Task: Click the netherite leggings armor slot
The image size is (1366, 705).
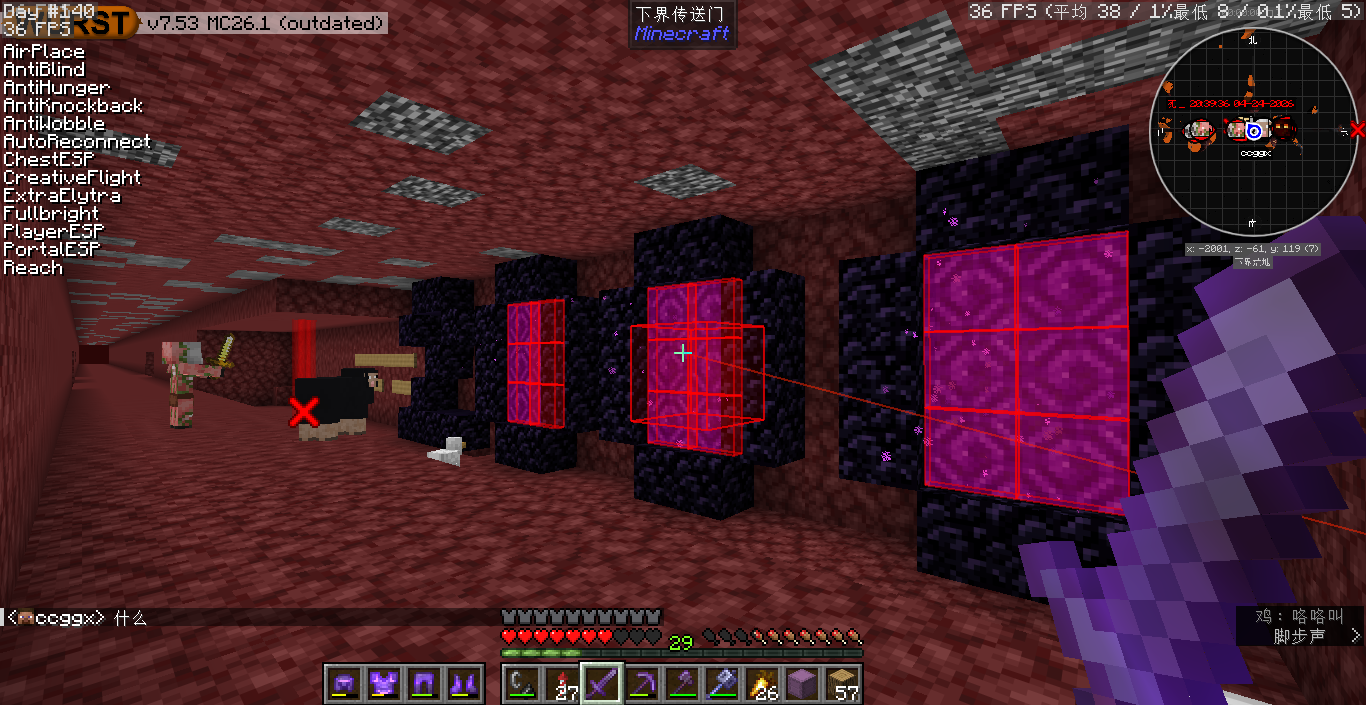Action: (x=424, y=684)
